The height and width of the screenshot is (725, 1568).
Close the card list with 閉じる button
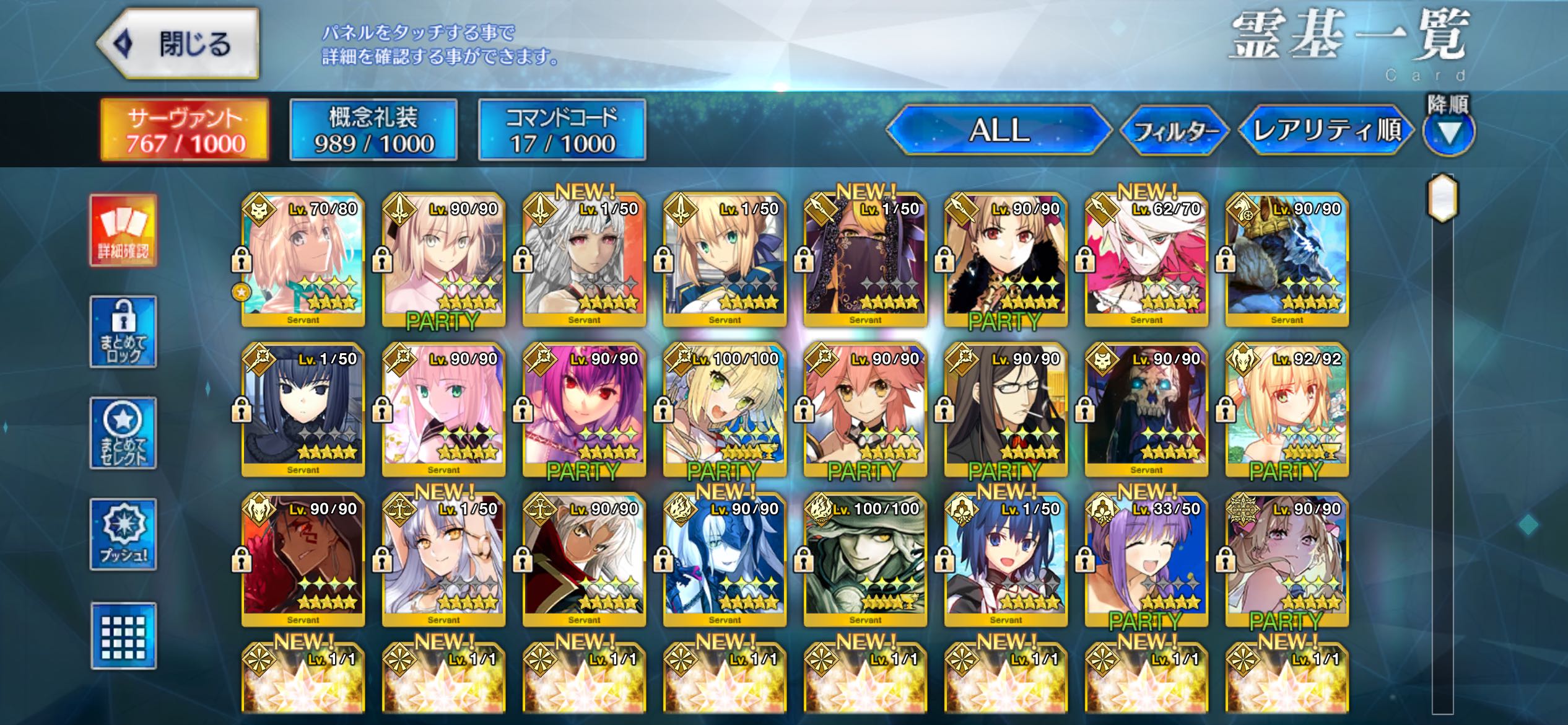pyautogui.click(x=178, y=43)
